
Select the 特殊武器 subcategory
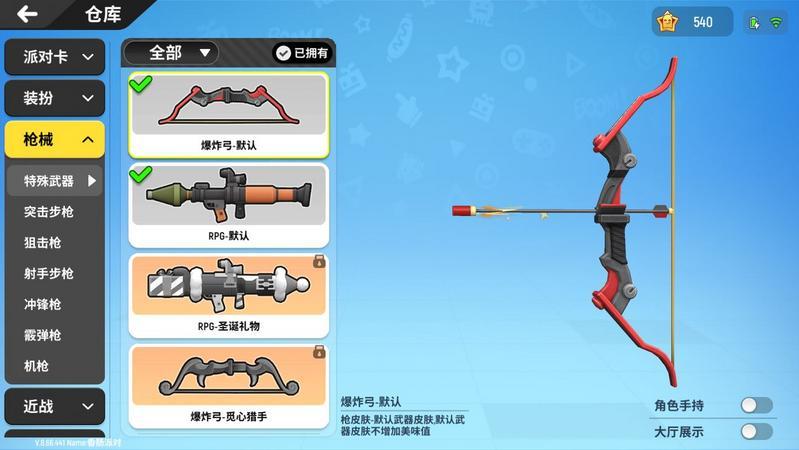(x=55, y=181)
